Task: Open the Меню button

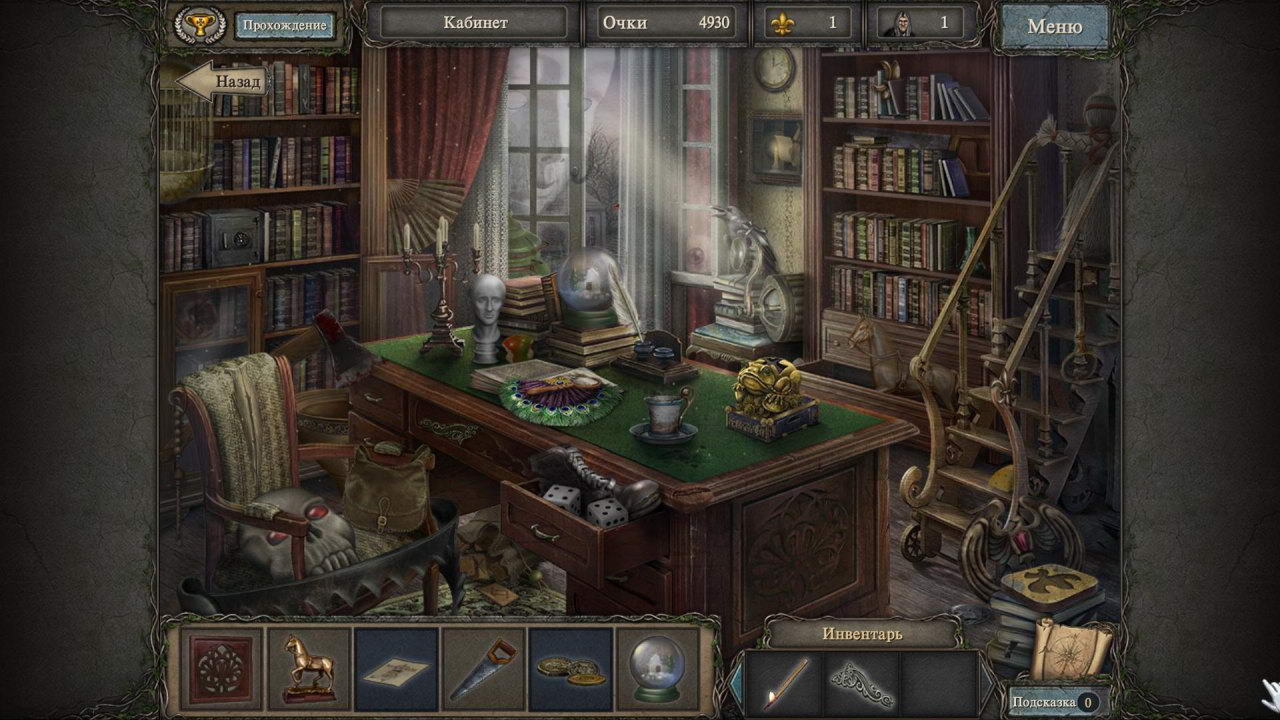Action: point(1054,26)
